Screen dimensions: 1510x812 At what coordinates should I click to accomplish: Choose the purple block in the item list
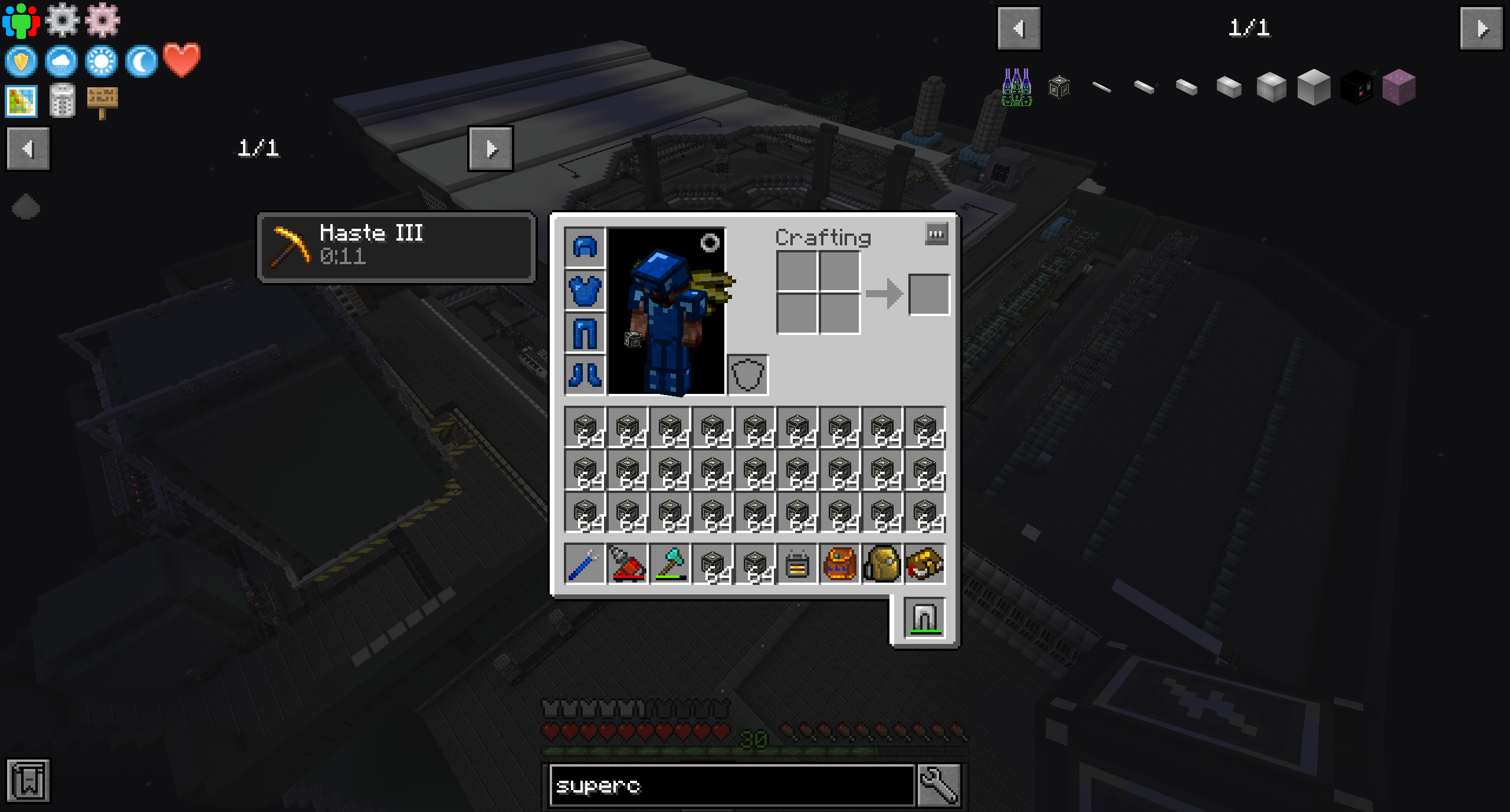[x=1399, y=87]
